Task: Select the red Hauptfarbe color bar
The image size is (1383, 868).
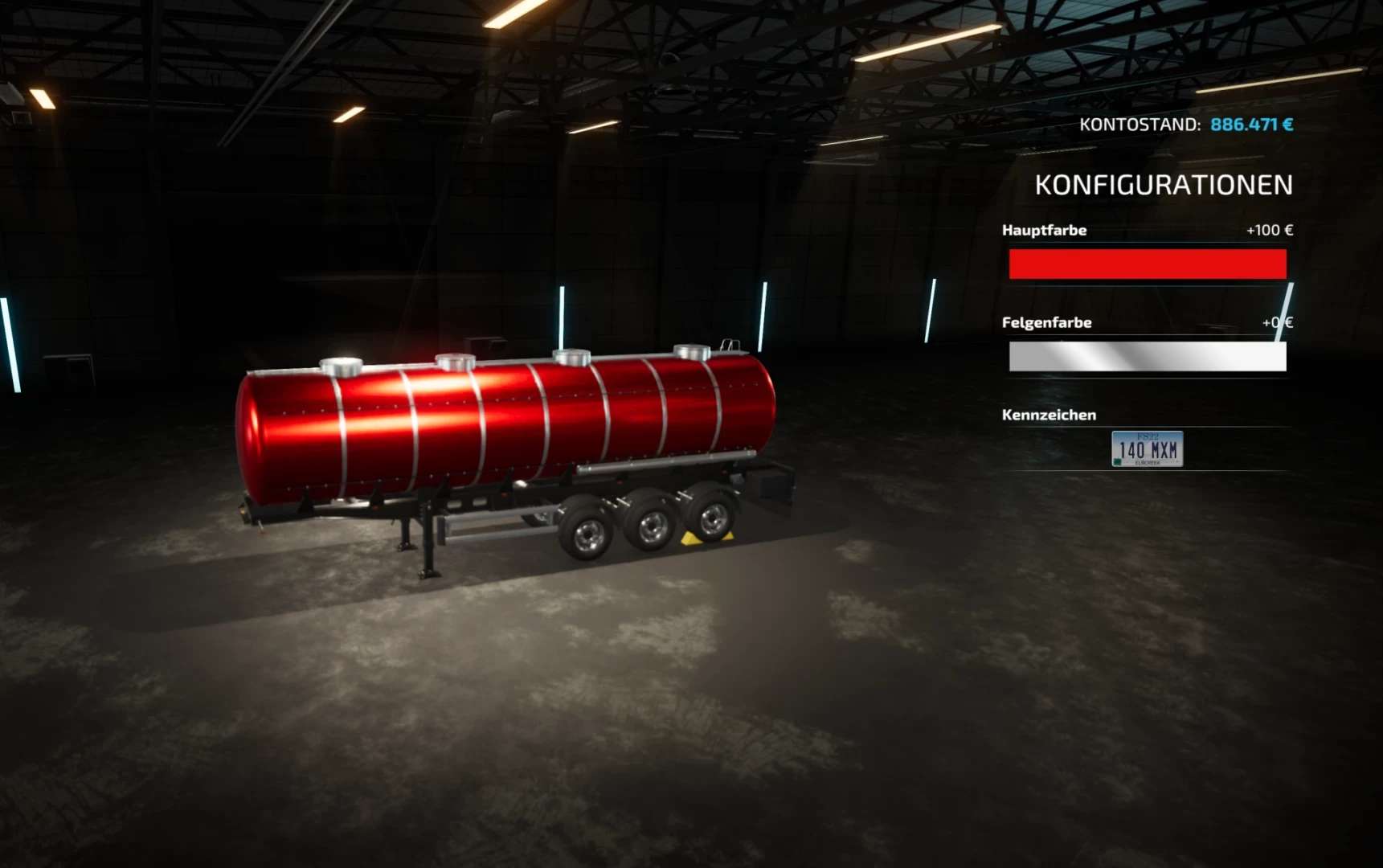Action: [x=1147, y=264]
